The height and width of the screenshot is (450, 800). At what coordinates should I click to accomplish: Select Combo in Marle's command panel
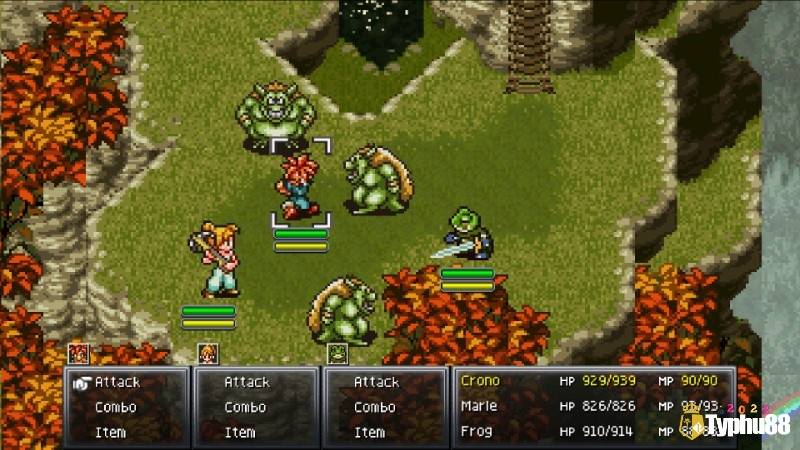point(244,407)
